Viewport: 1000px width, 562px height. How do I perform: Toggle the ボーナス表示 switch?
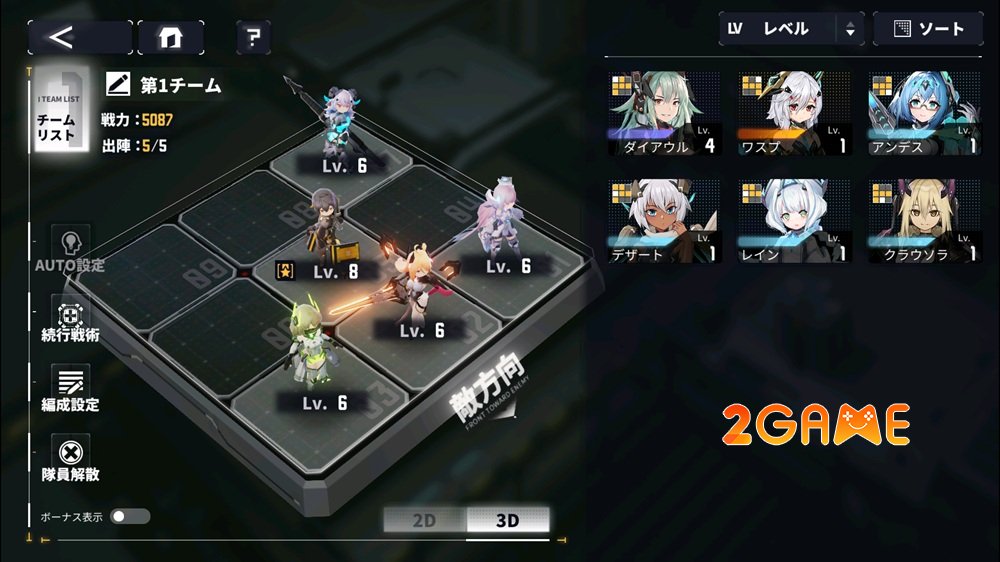pyautogui.click(x=130, y=516)
